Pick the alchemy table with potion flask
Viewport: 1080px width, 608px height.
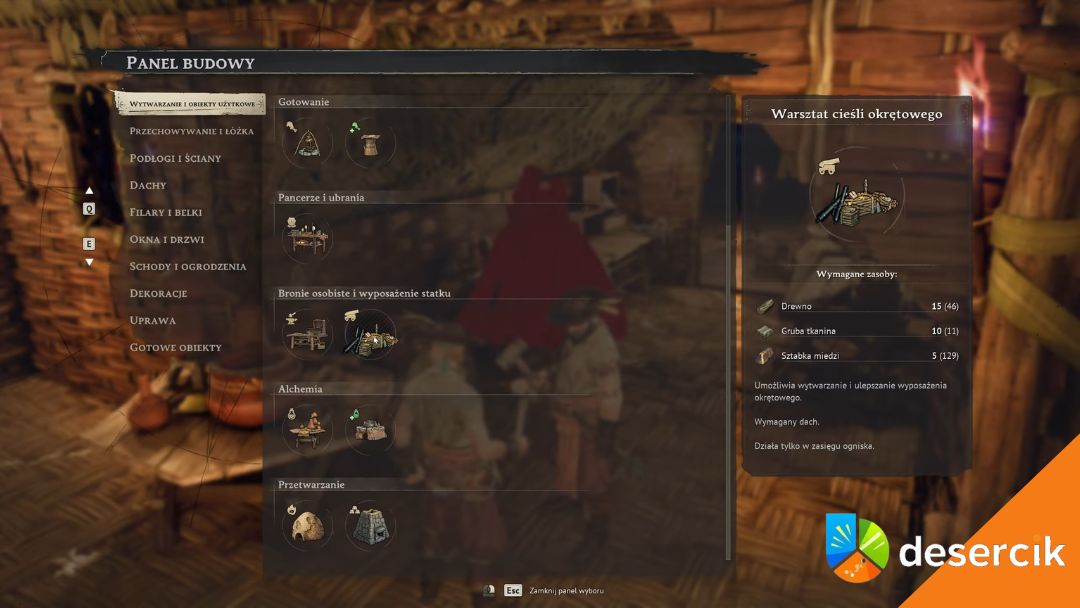[x=307, y=430]
